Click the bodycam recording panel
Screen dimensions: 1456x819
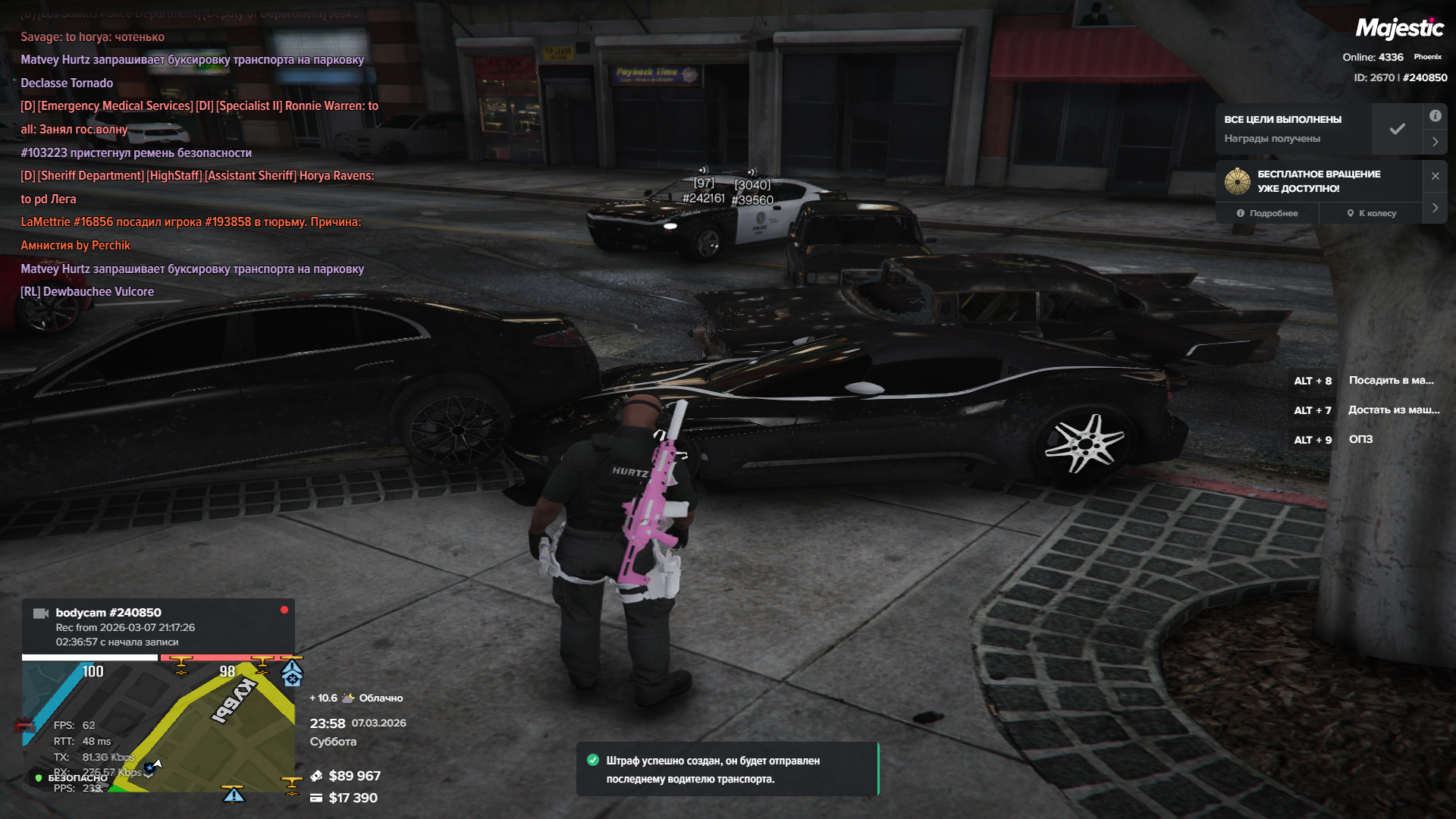158,626
